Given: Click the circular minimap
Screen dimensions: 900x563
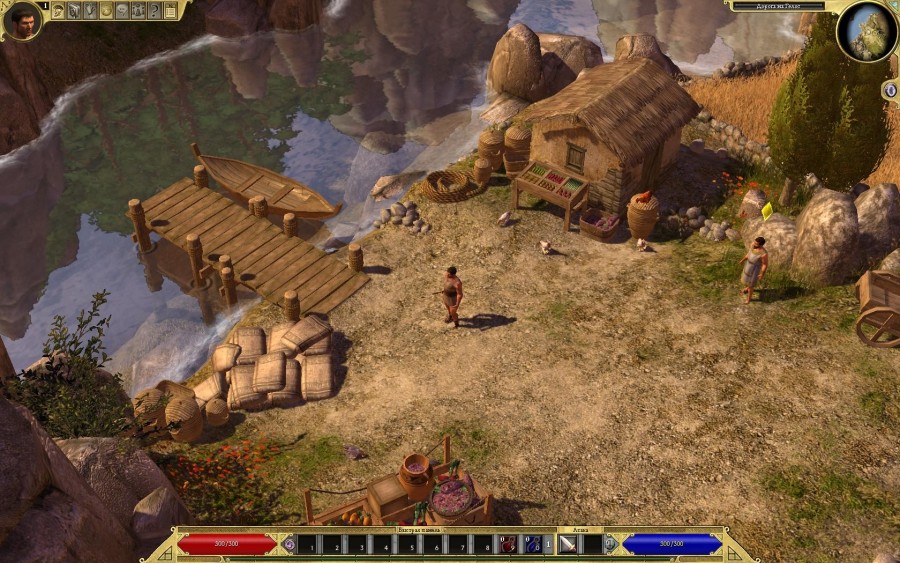Looking at the screenshot, I should (867, 31).
